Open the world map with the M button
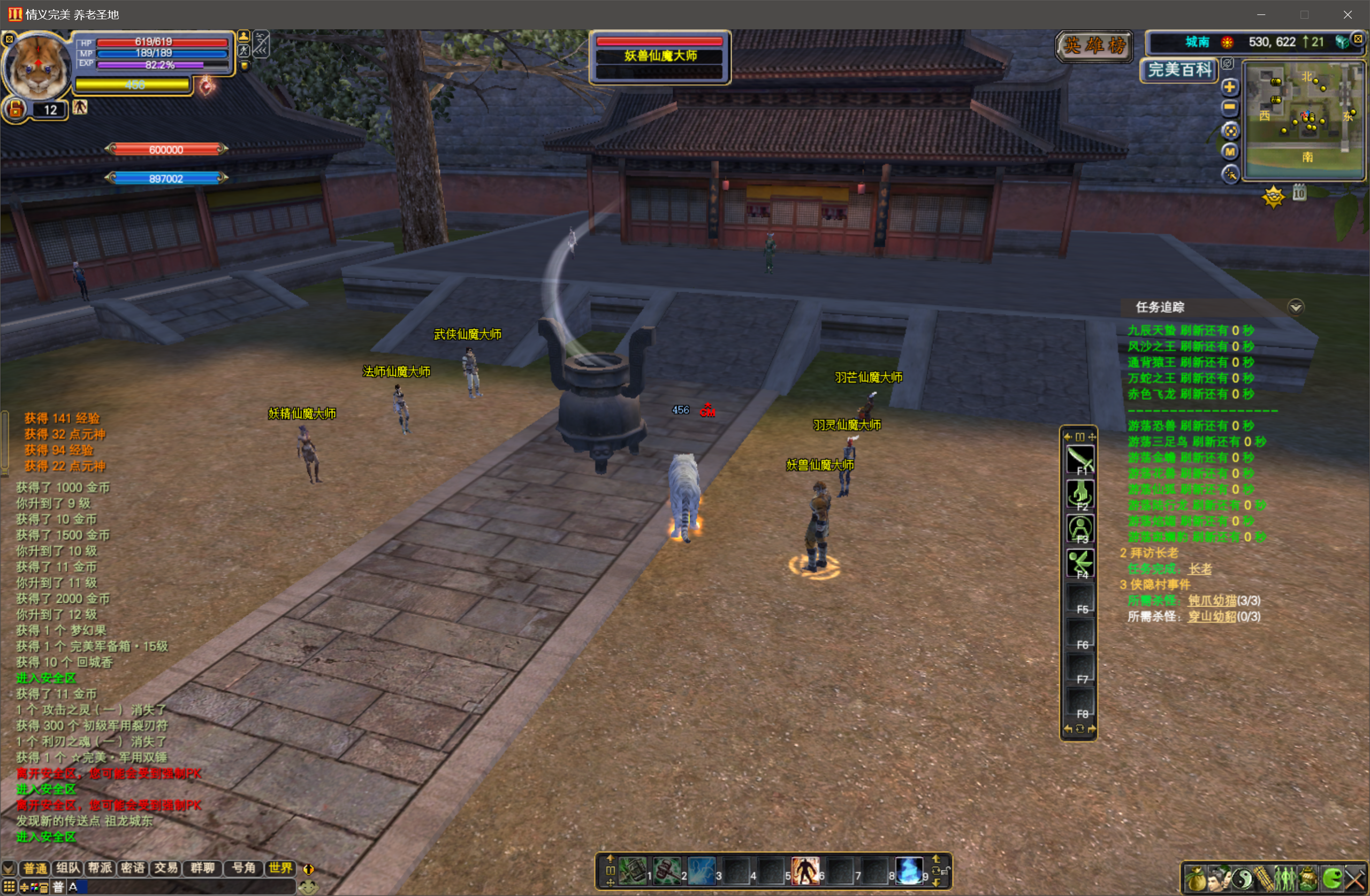The height and width of the screenshot is (896, 1370). (1230, 151)
